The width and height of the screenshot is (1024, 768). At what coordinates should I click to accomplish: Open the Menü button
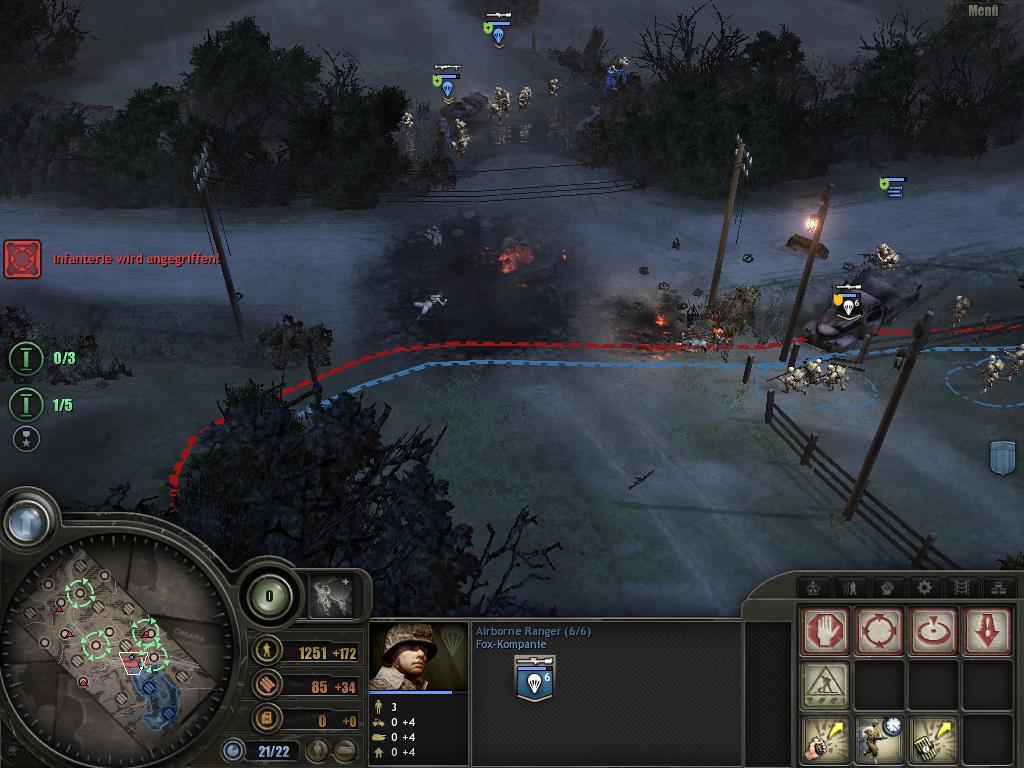pos(983,11)
